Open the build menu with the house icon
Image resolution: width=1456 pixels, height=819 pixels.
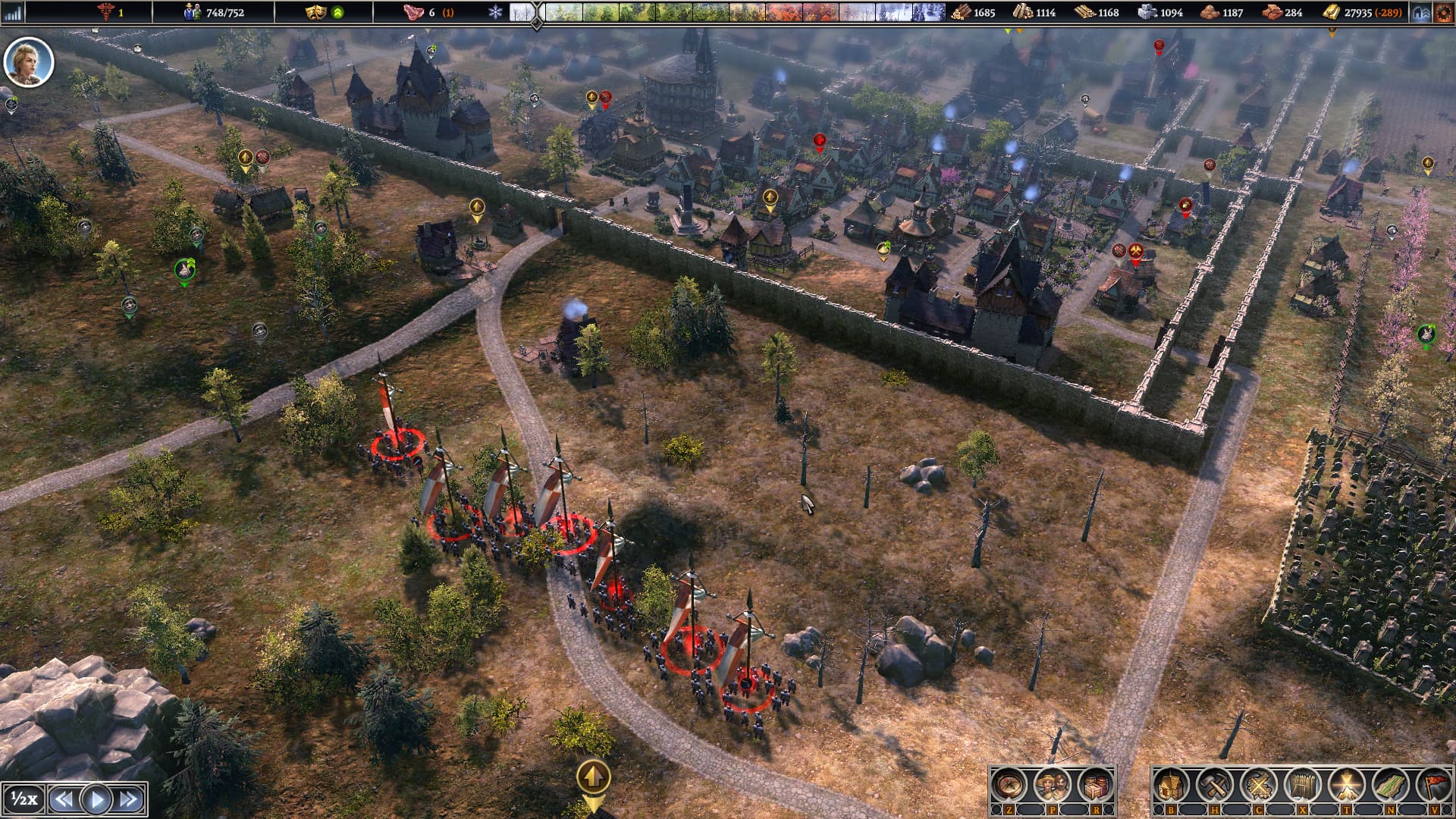click(x=1170, y=786)
